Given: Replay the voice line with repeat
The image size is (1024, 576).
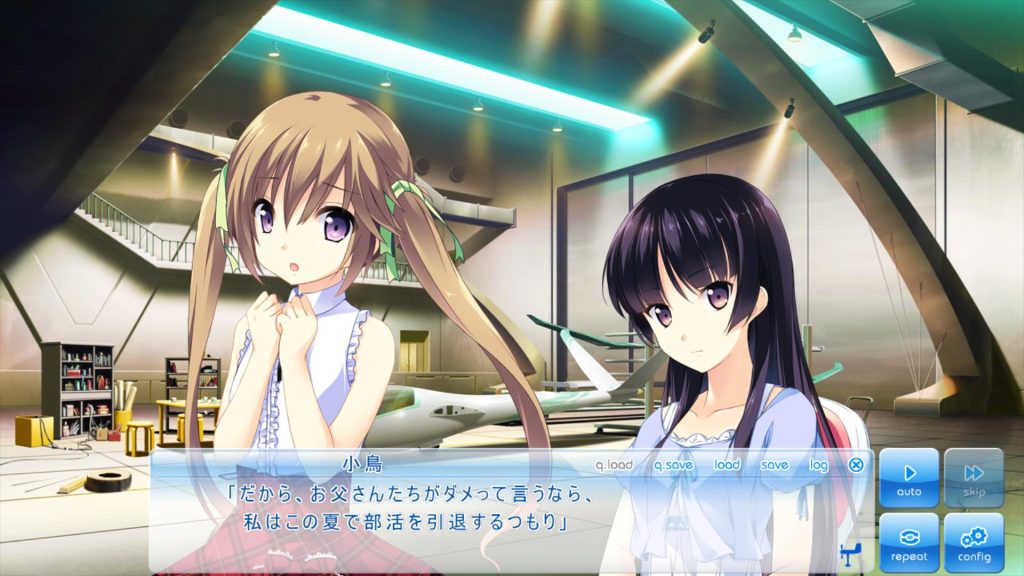Looking at the screenshot, I should (909, 542).
